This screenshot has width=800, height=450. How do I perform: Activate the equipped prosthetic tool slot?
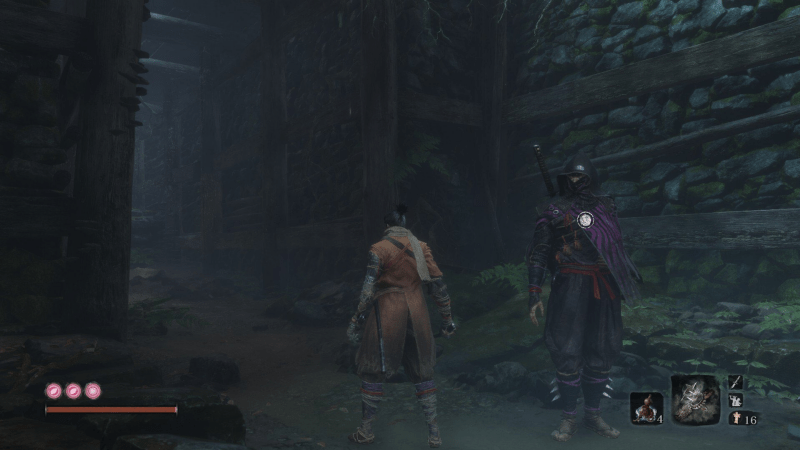pyautogui.click(x=695, y=399)
